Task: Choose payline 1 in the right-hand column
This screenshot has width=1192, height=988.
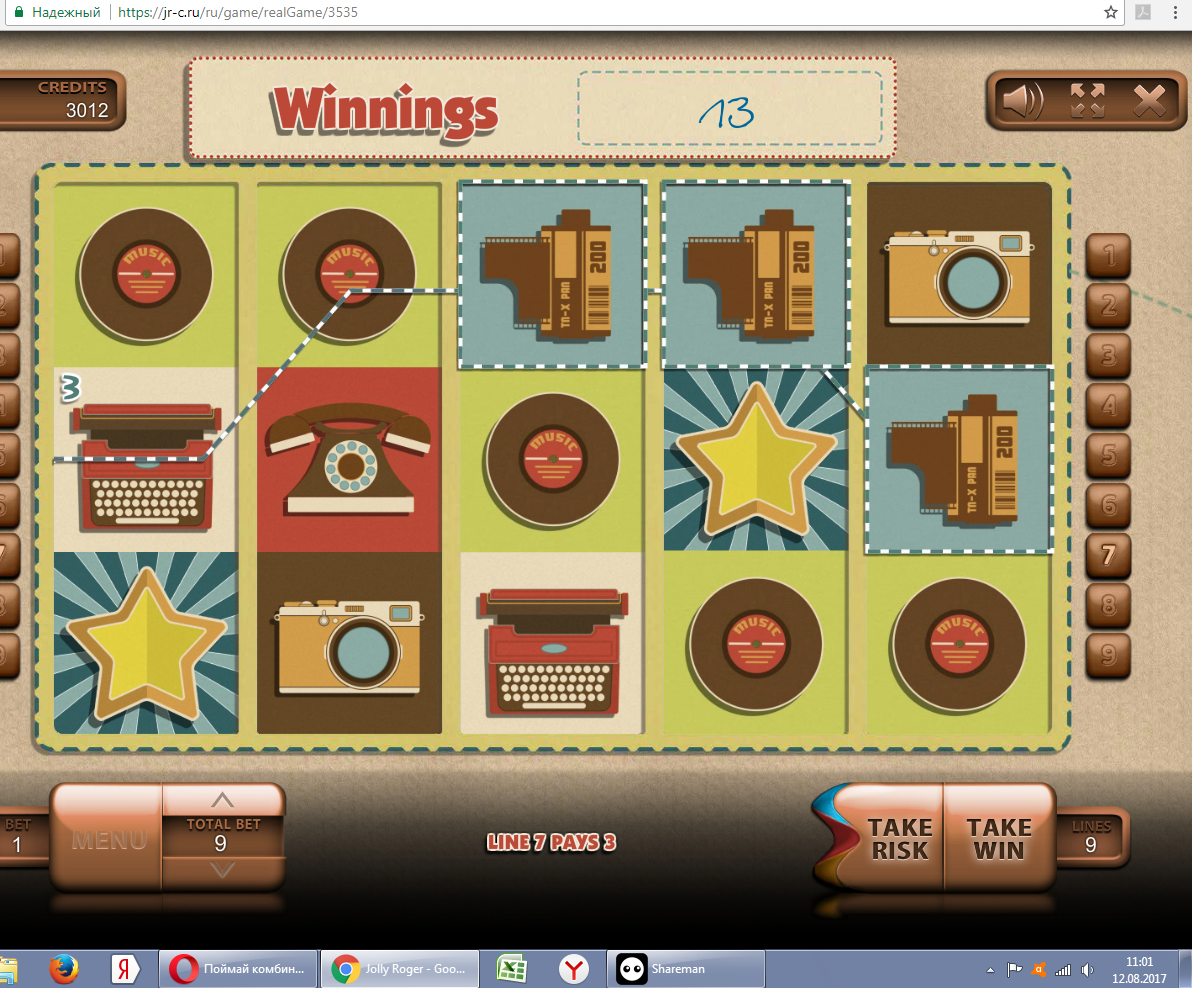Action: point(1108,257)
